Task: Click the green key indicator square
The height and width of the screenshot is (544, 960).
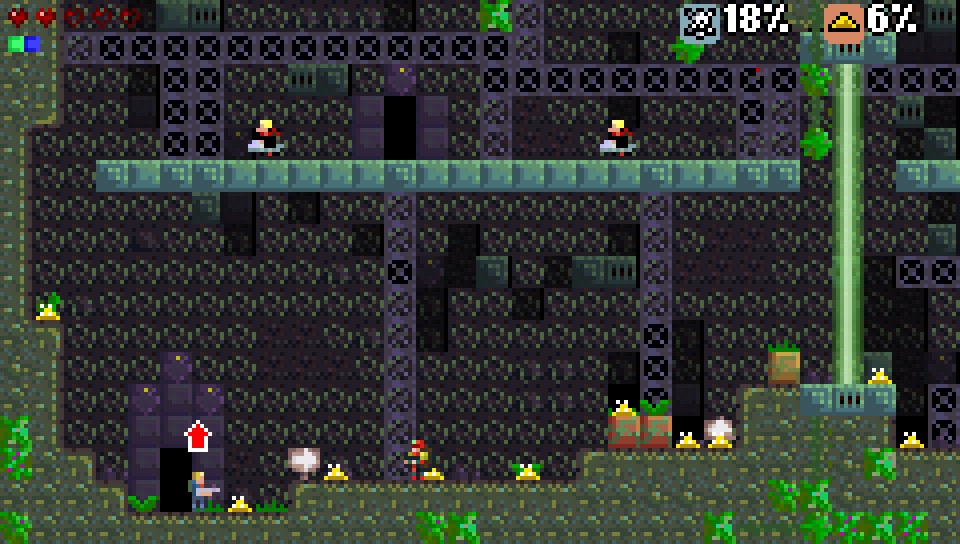Action: [16, 44]
